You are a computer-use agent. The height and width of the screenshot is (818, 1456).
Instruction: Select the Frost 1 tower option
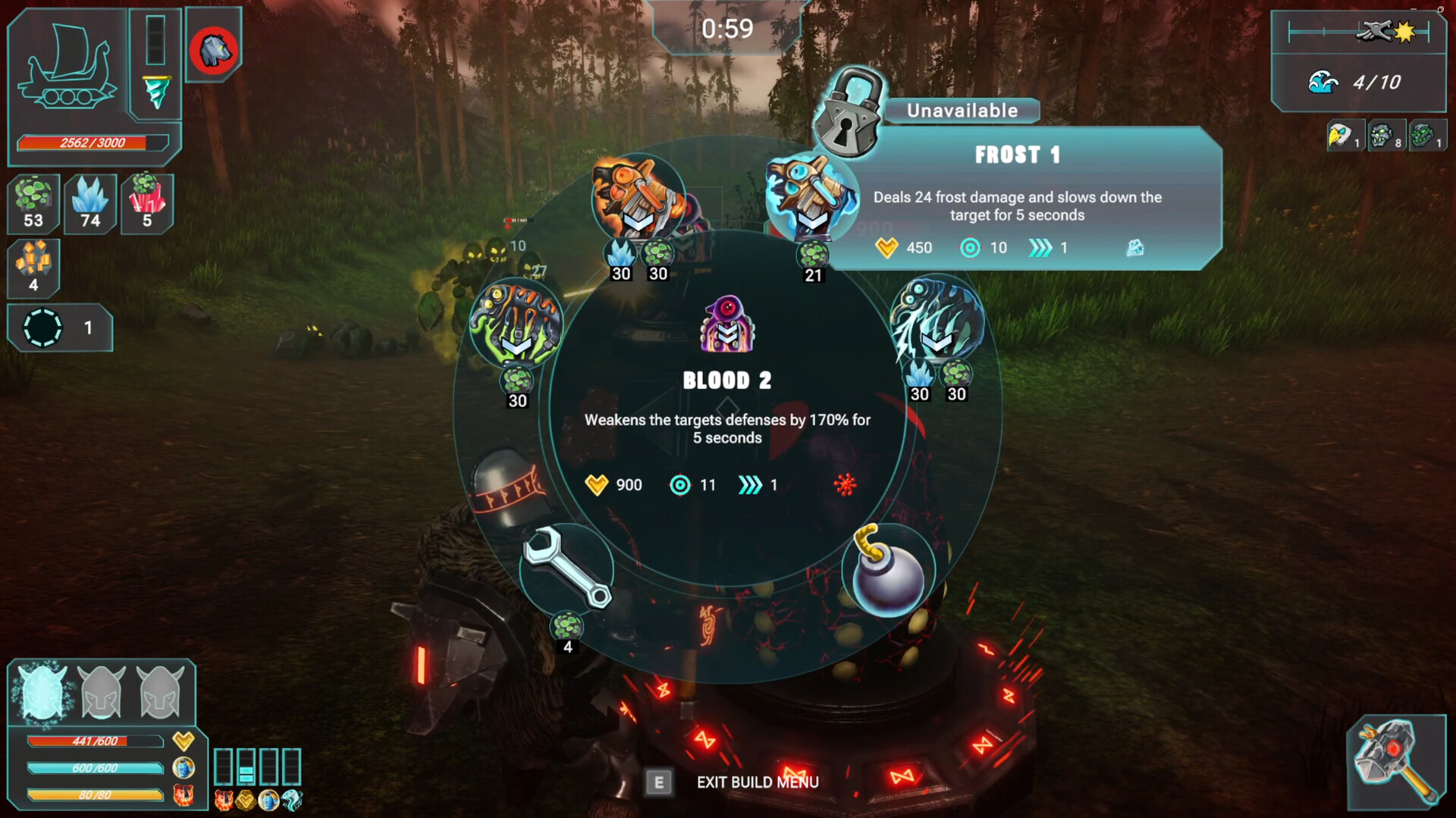[x=811, y=199]
